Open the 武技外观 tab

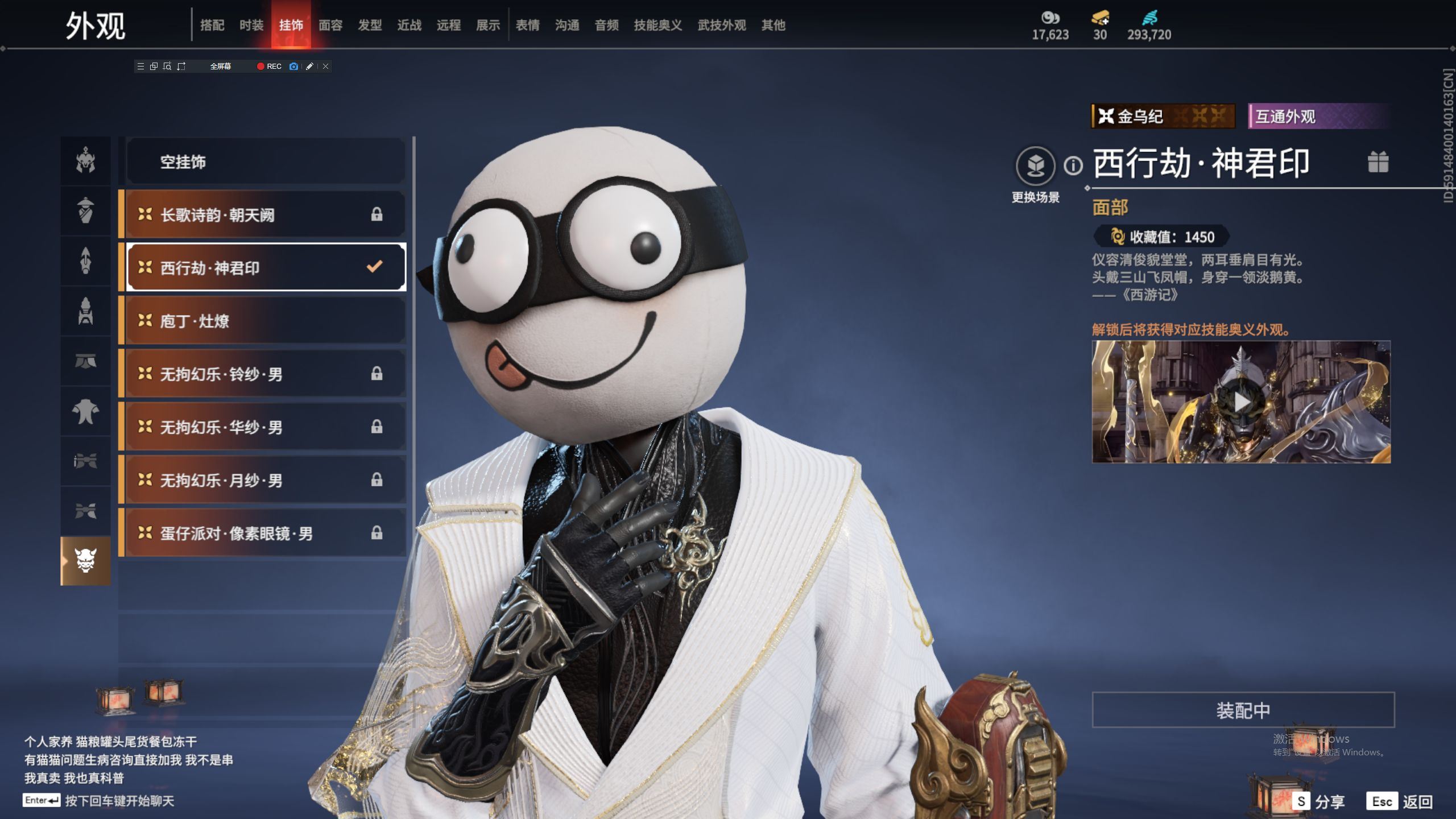coord(721,25)
